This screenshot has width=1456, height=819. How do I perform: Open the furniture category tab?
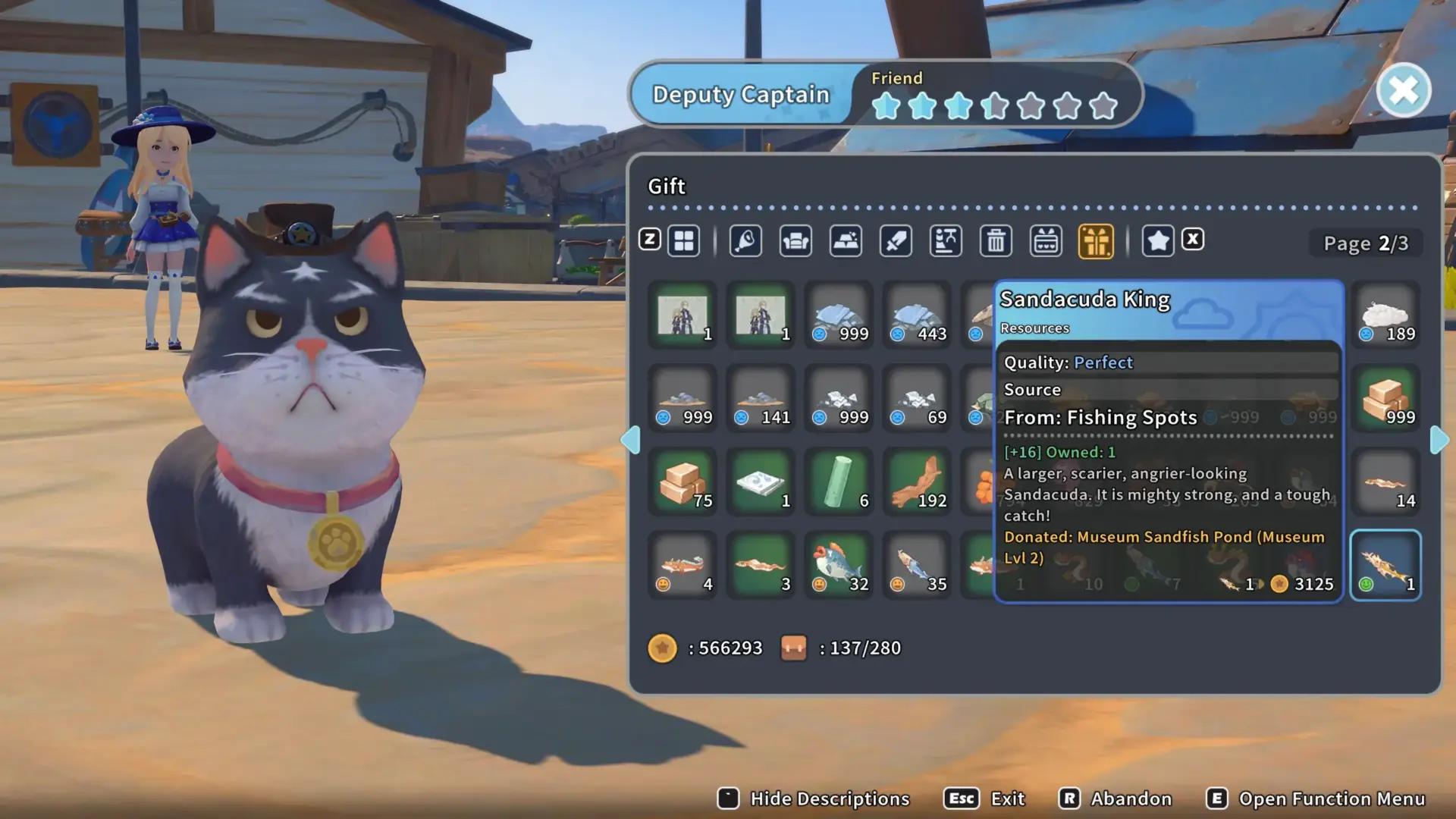point(795,241)
